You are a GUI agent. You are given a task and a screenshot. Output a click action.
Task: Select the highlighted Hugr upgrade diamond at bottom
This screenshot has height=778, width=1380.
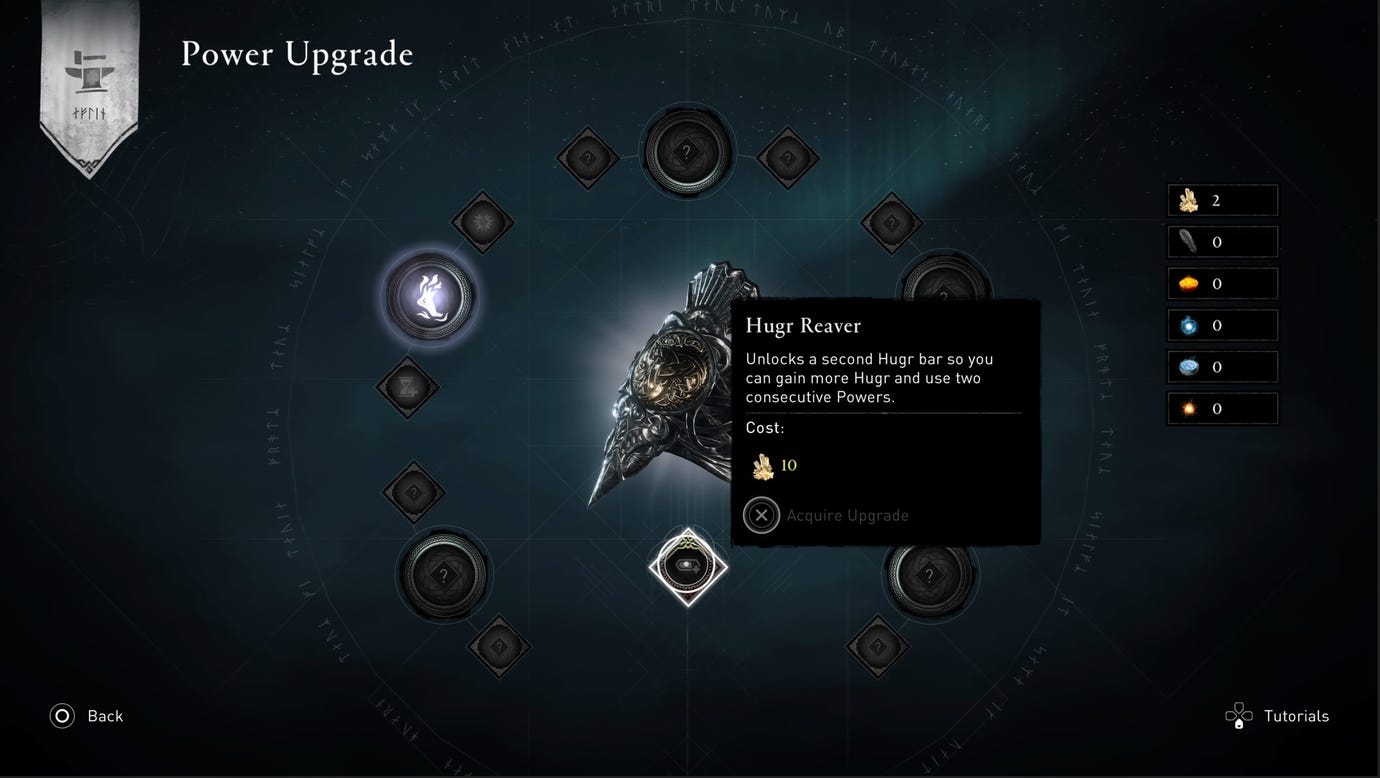pos(687,565)
